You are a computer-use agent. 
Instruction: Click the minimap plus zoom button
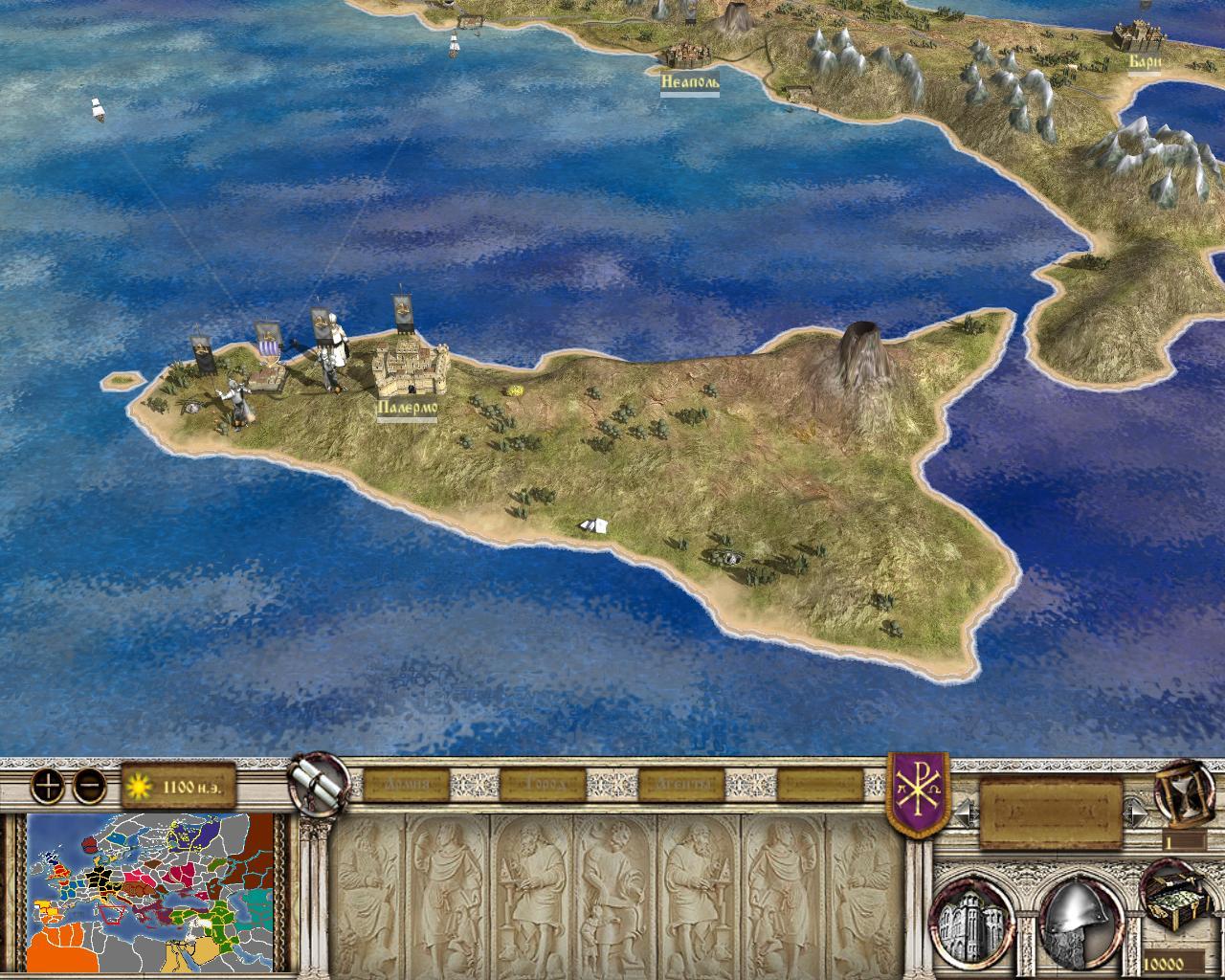click(x=47, y=786)
